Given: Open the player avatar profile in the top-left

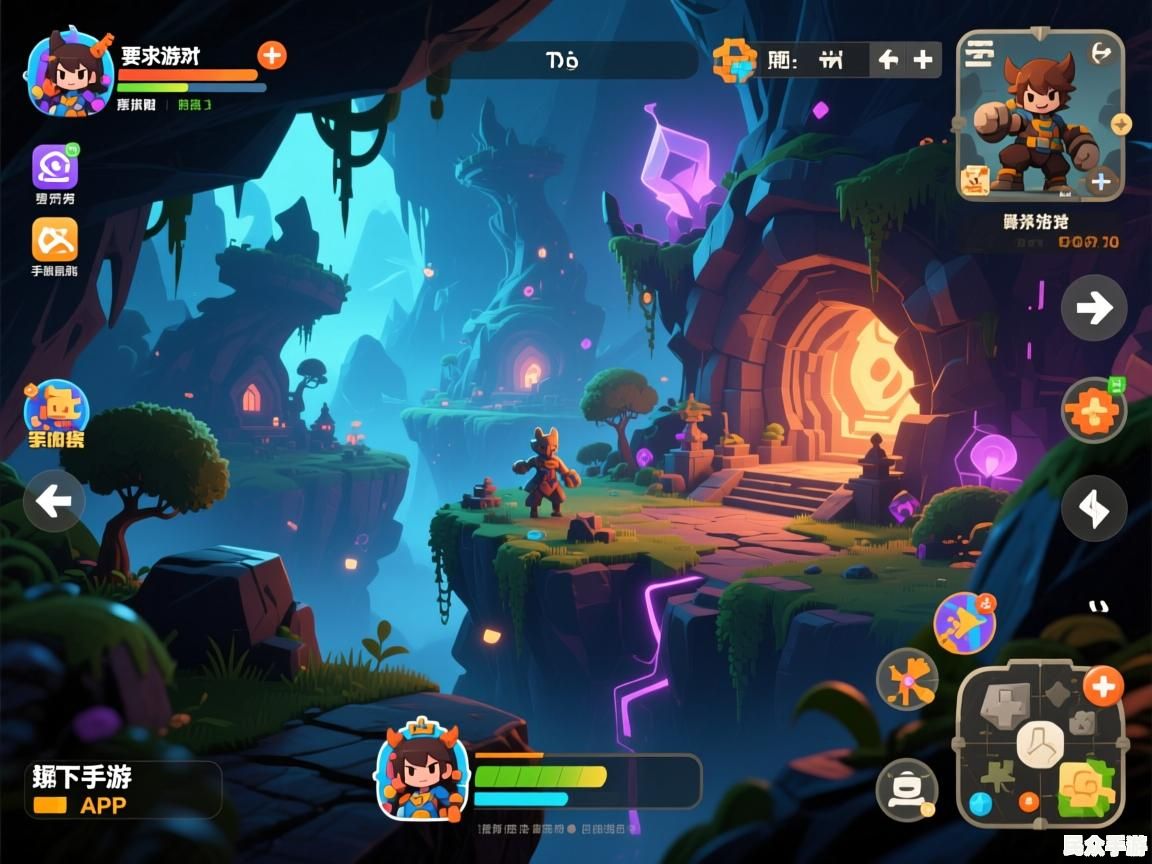Looking at the screenshot, I should pos(69,72).
